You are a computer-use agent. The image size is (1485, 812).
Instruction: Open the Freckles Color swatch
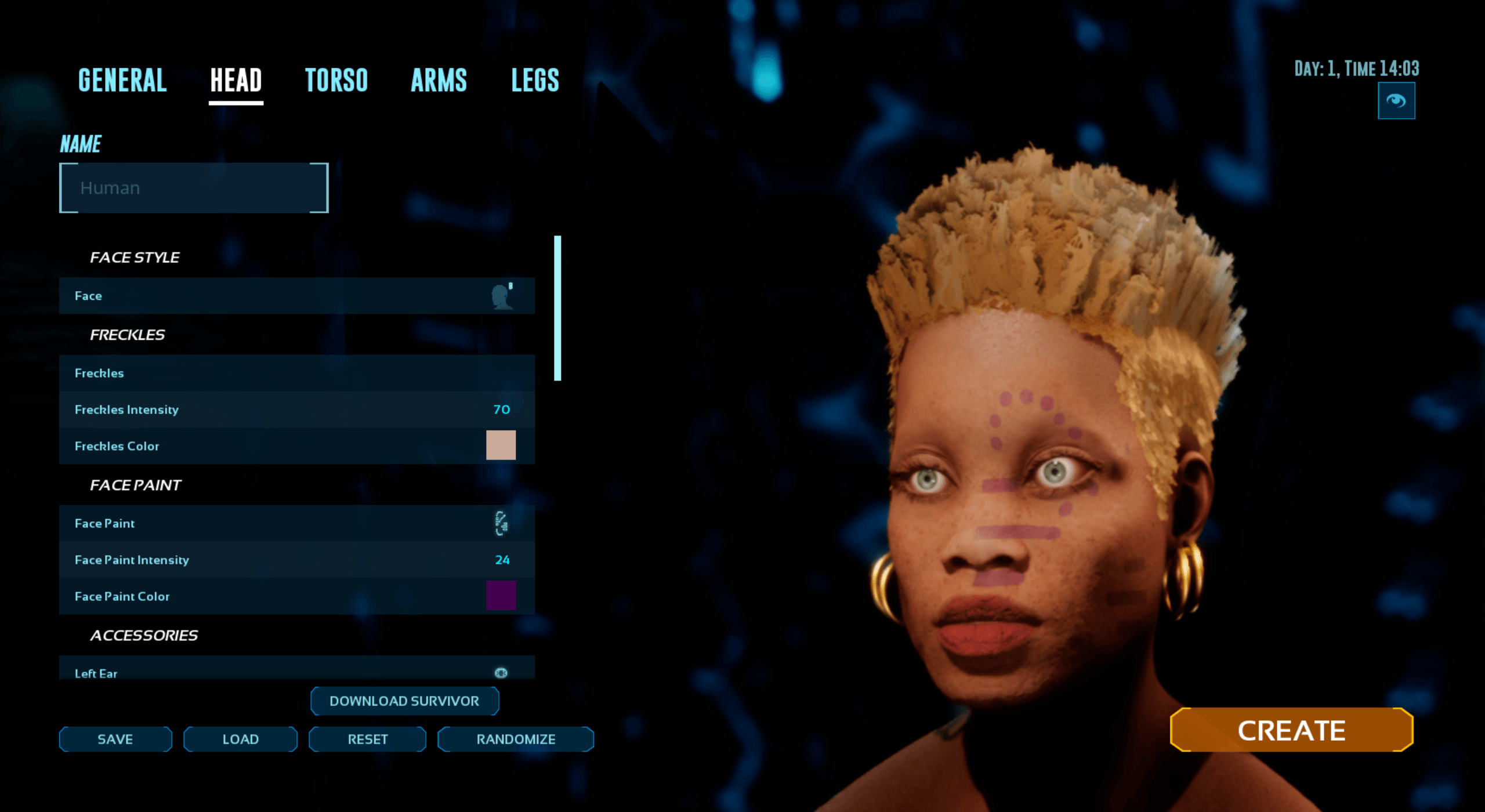[x=501, y=445]
